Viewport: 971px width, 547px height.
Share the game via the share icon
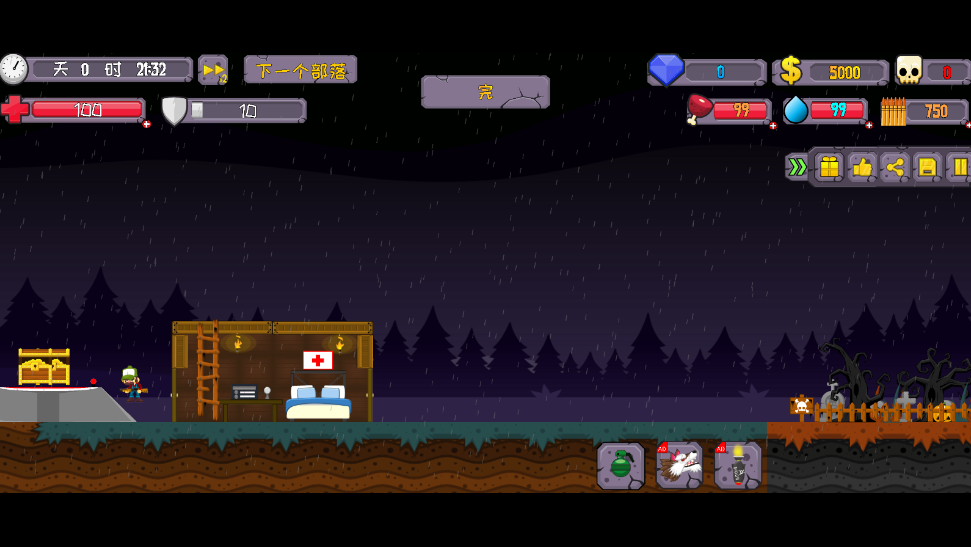coord(894,167)
